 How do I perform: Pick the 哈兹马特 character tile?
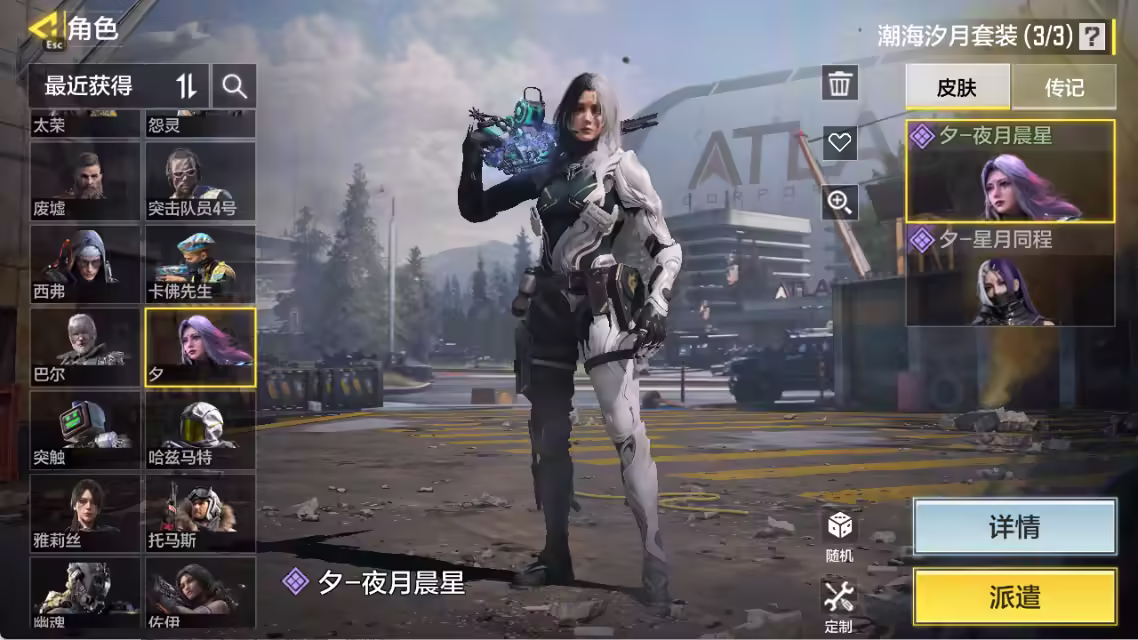click(200, 431)
